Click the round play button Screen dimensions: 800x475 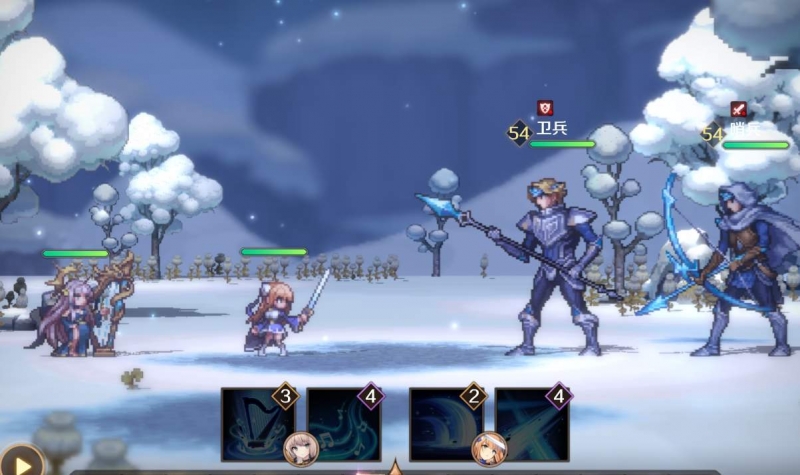coord(20,460)
